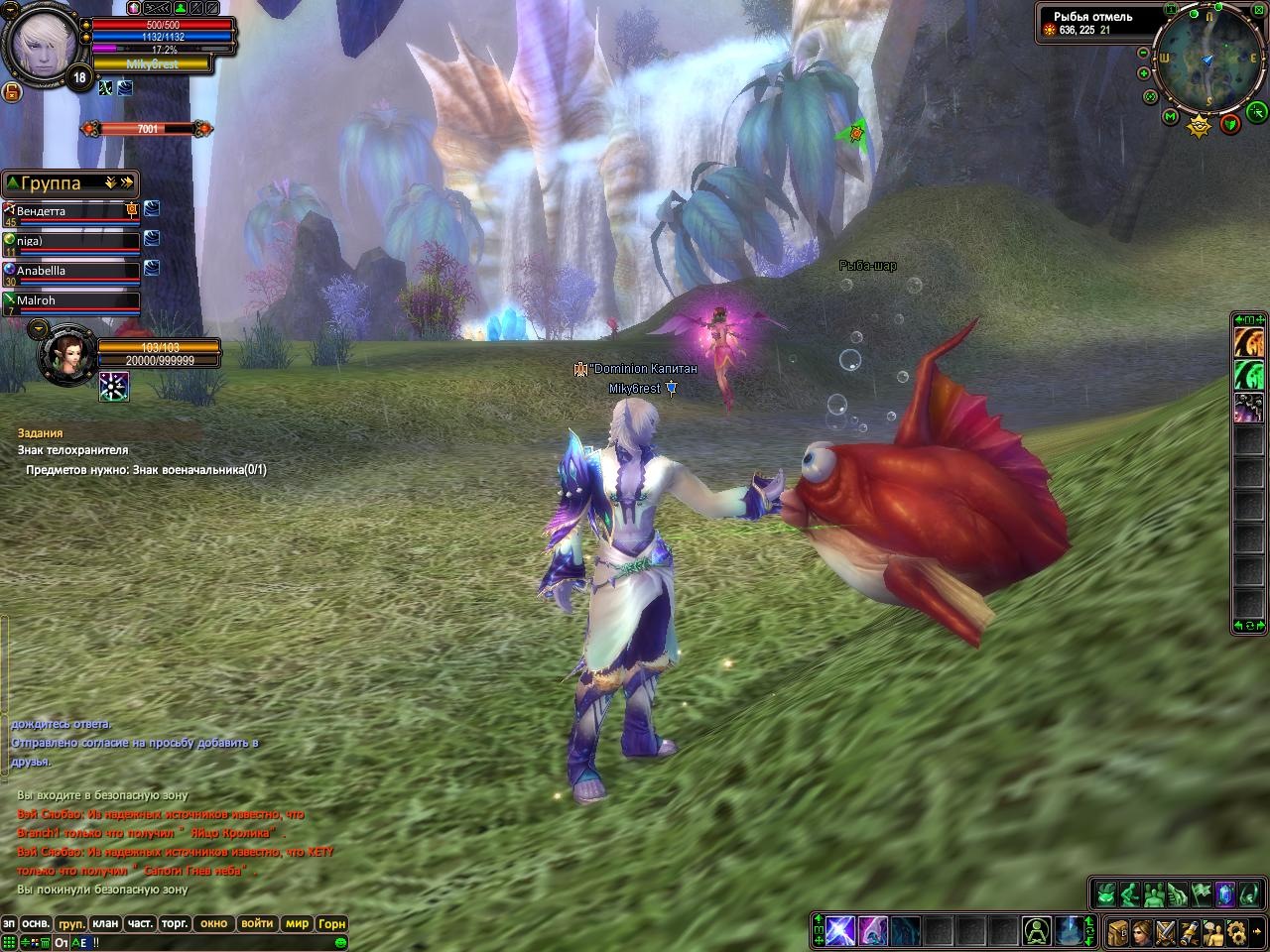Open the character portrait menu icon

(x=1141, y=931)
